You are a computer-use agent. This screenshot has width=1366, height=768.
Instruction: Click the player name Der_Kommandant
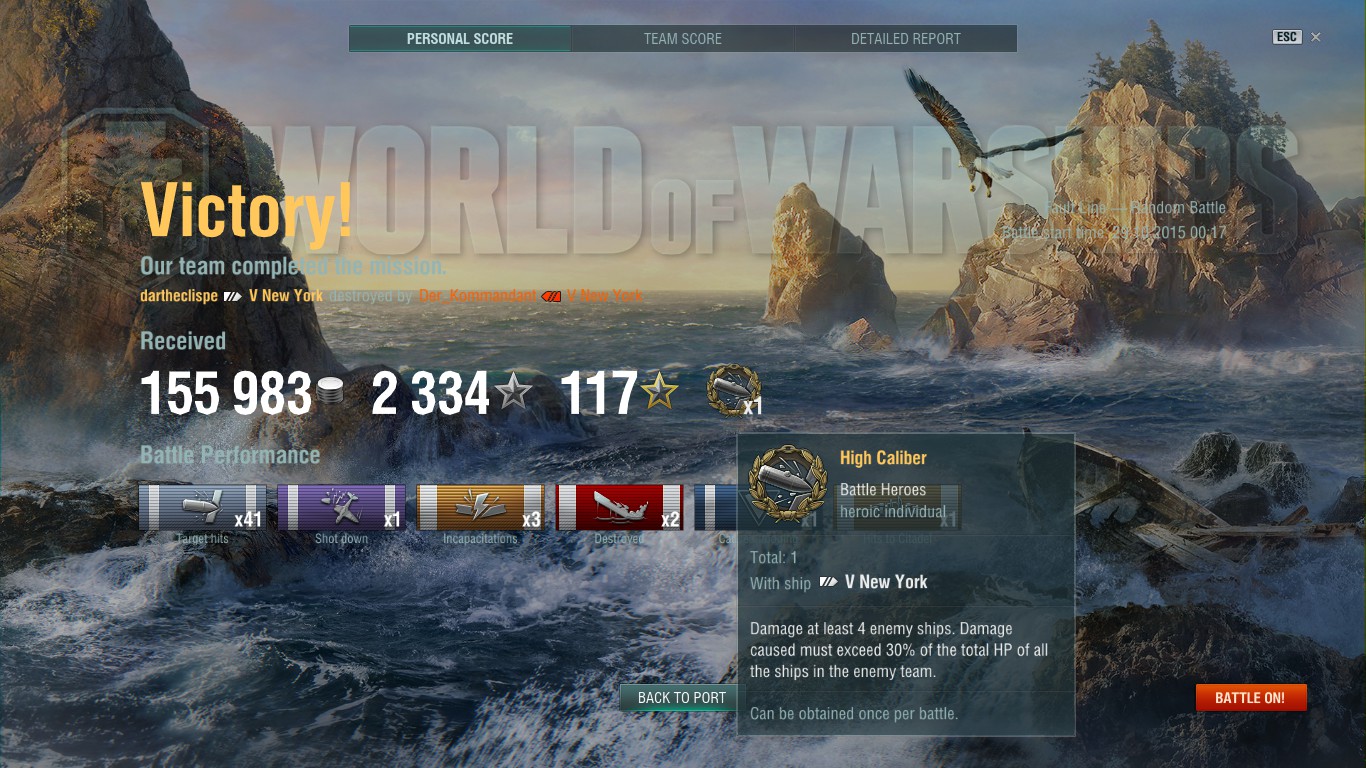[x=477, y=296]
